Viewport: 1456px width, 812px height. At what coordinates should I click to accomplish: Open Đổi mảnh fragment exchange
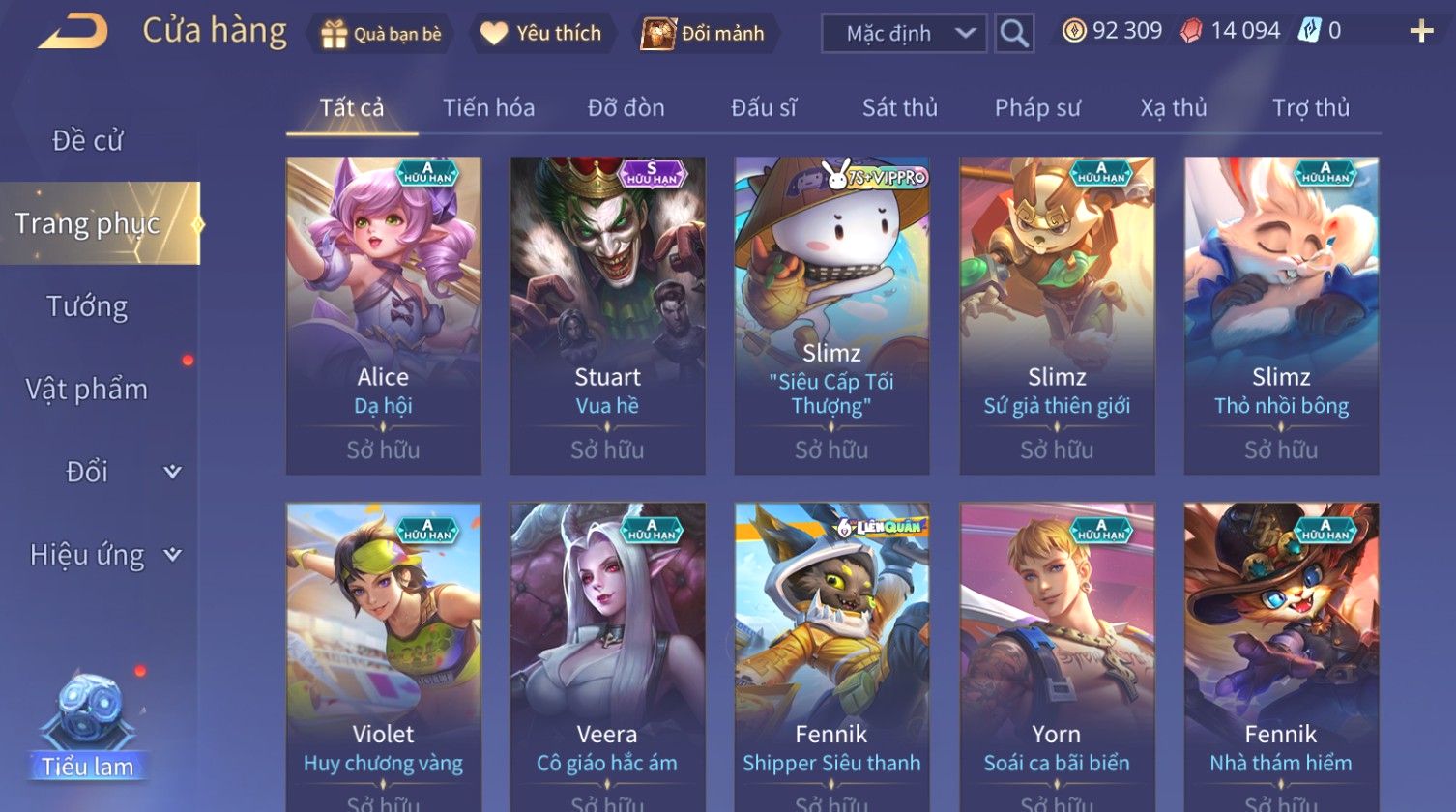click(x=704, y=34)
